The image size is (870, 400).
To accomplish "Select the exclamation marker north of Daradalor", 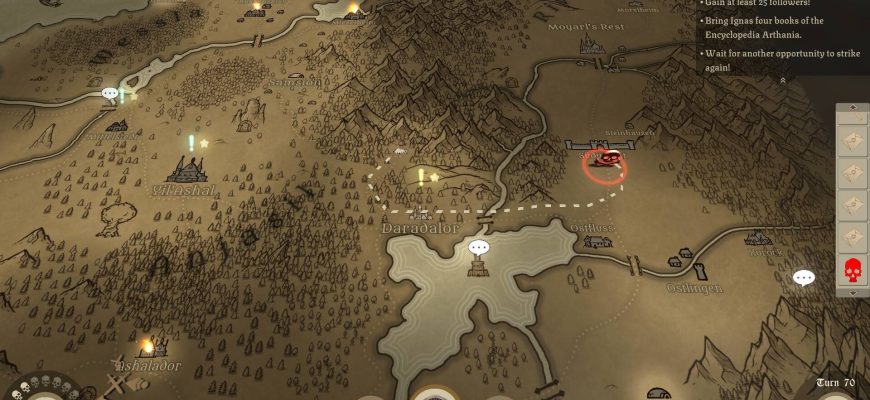I will (421, 177).
